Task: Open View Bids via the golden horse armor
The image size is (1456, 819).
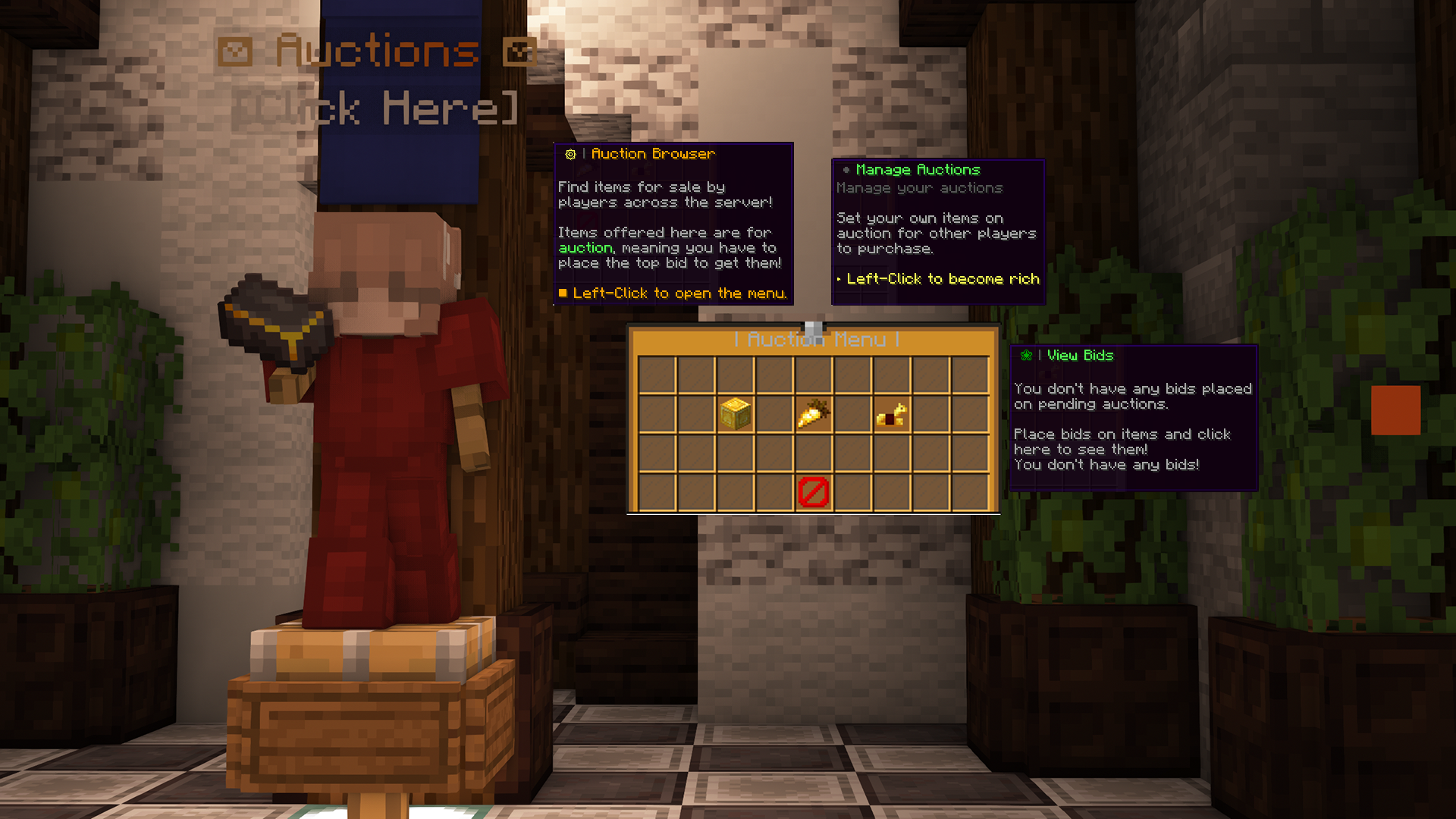Action: pyautogui.click(x=890, y=416)
